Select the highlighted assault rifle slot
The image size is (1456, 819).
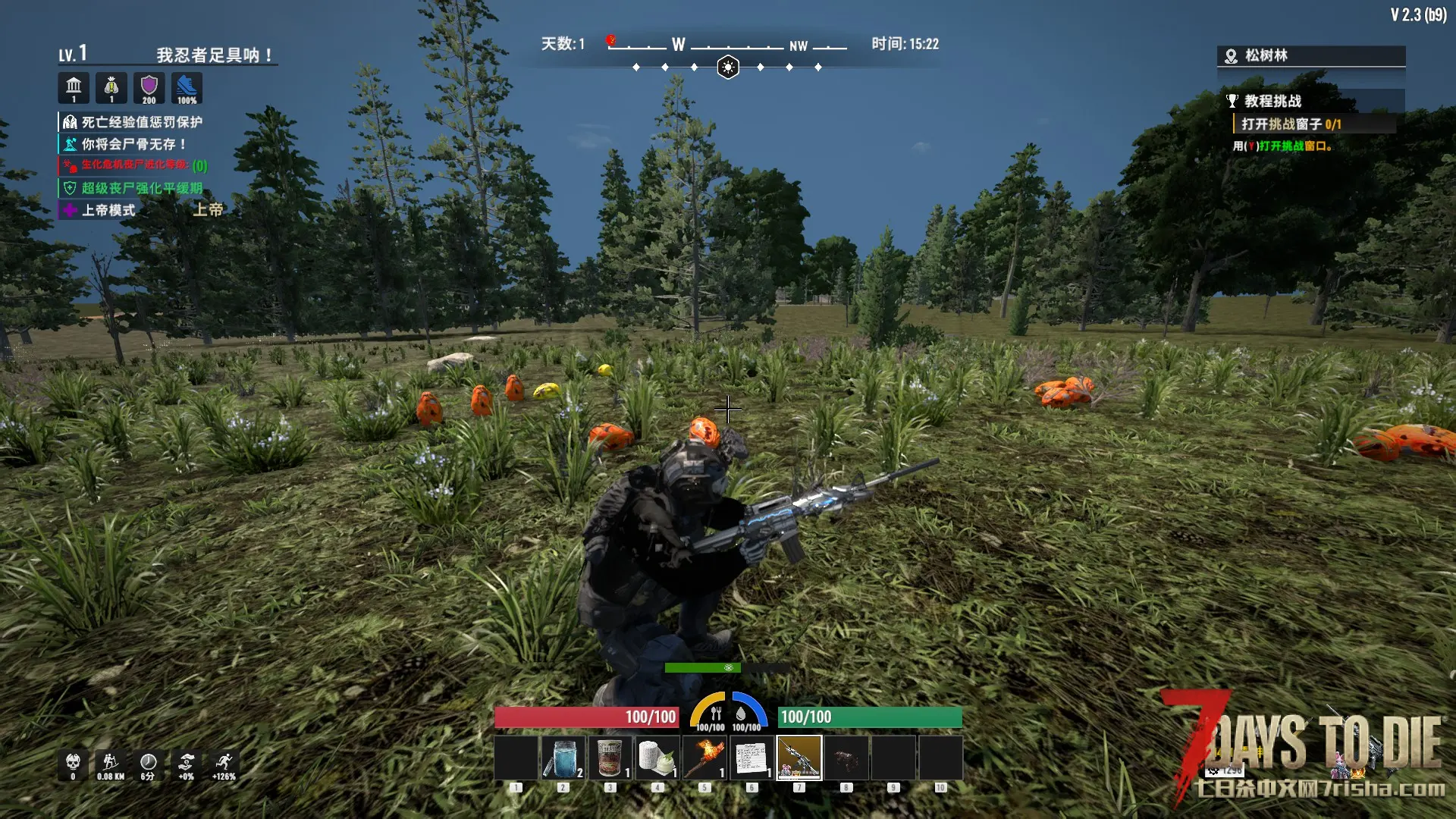[x=799, y=758]
